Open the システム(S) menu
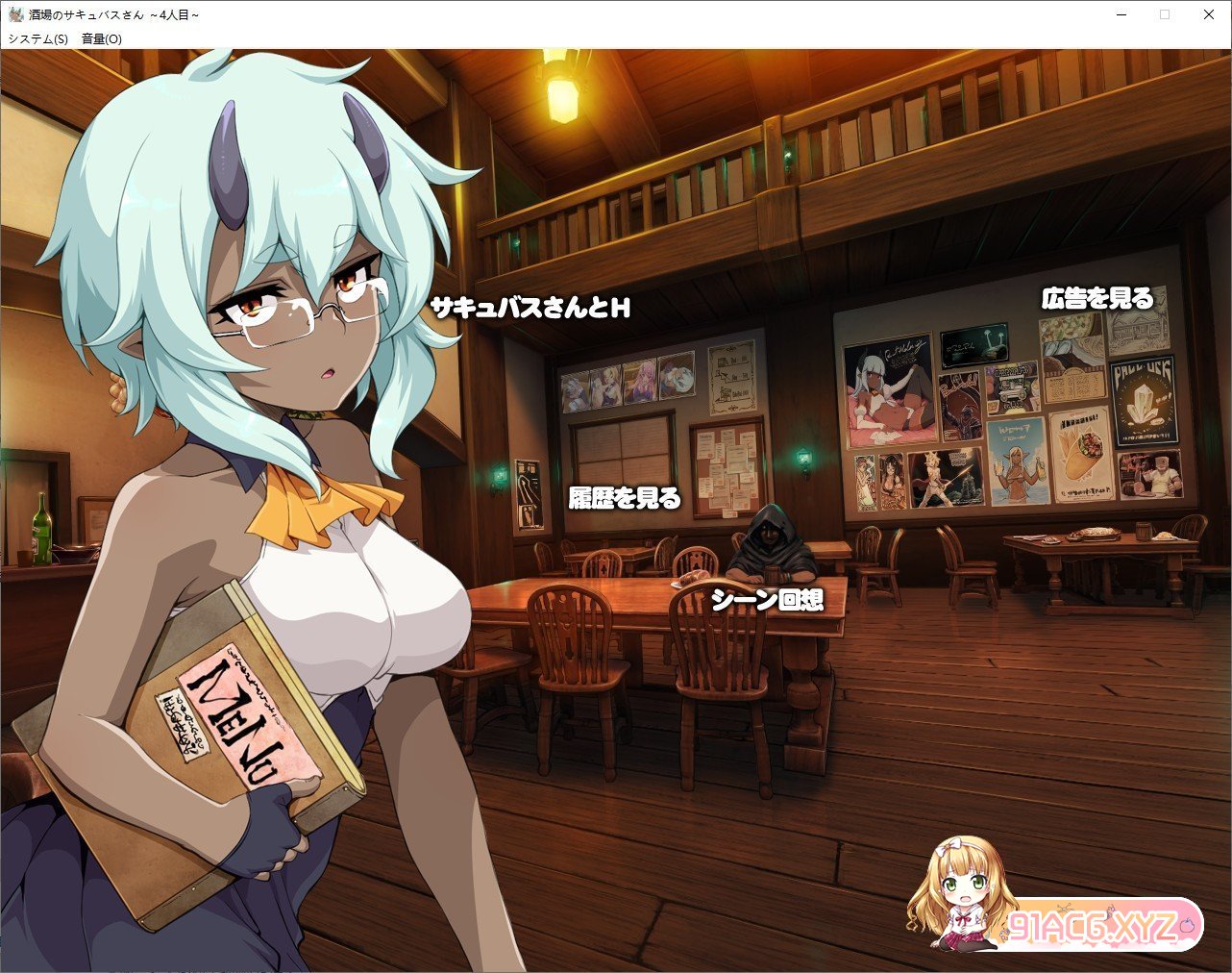 click(x=38, y=39)
